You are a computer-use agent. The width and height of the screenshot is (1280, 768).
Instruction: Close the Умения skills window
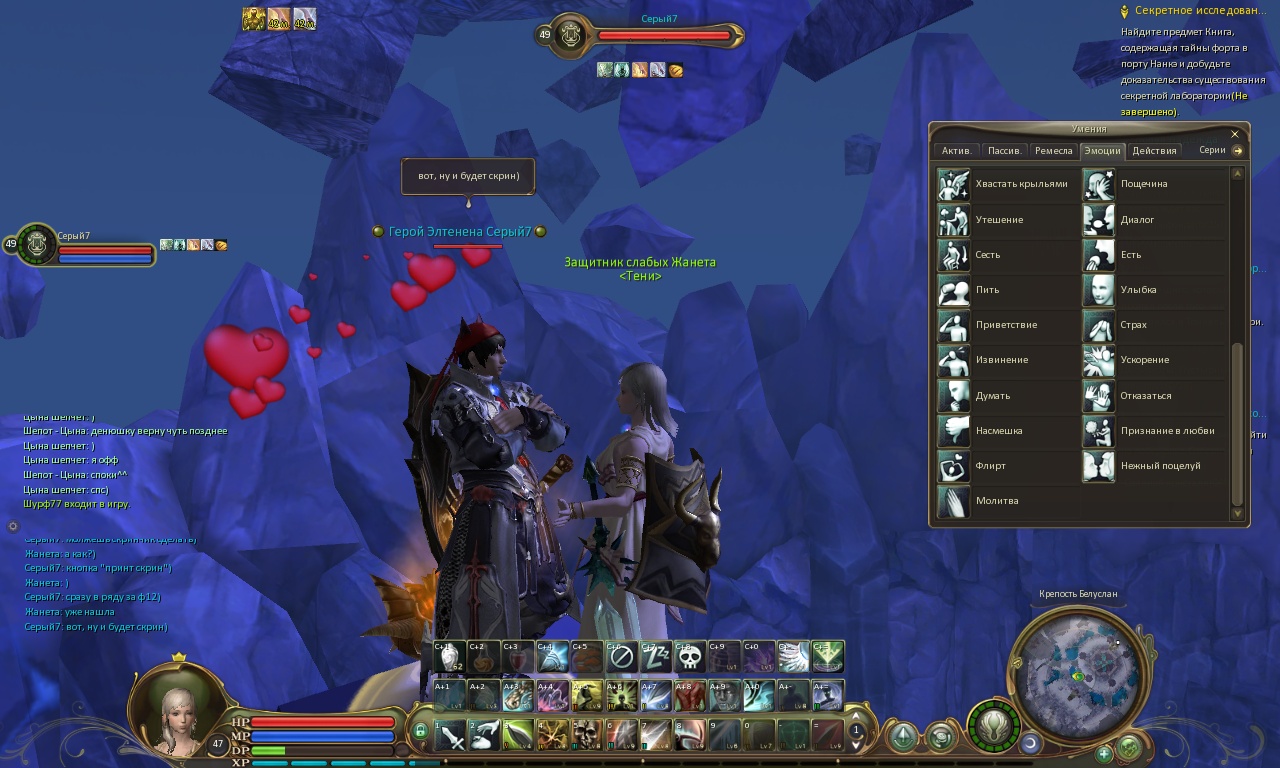[1235, 134]
